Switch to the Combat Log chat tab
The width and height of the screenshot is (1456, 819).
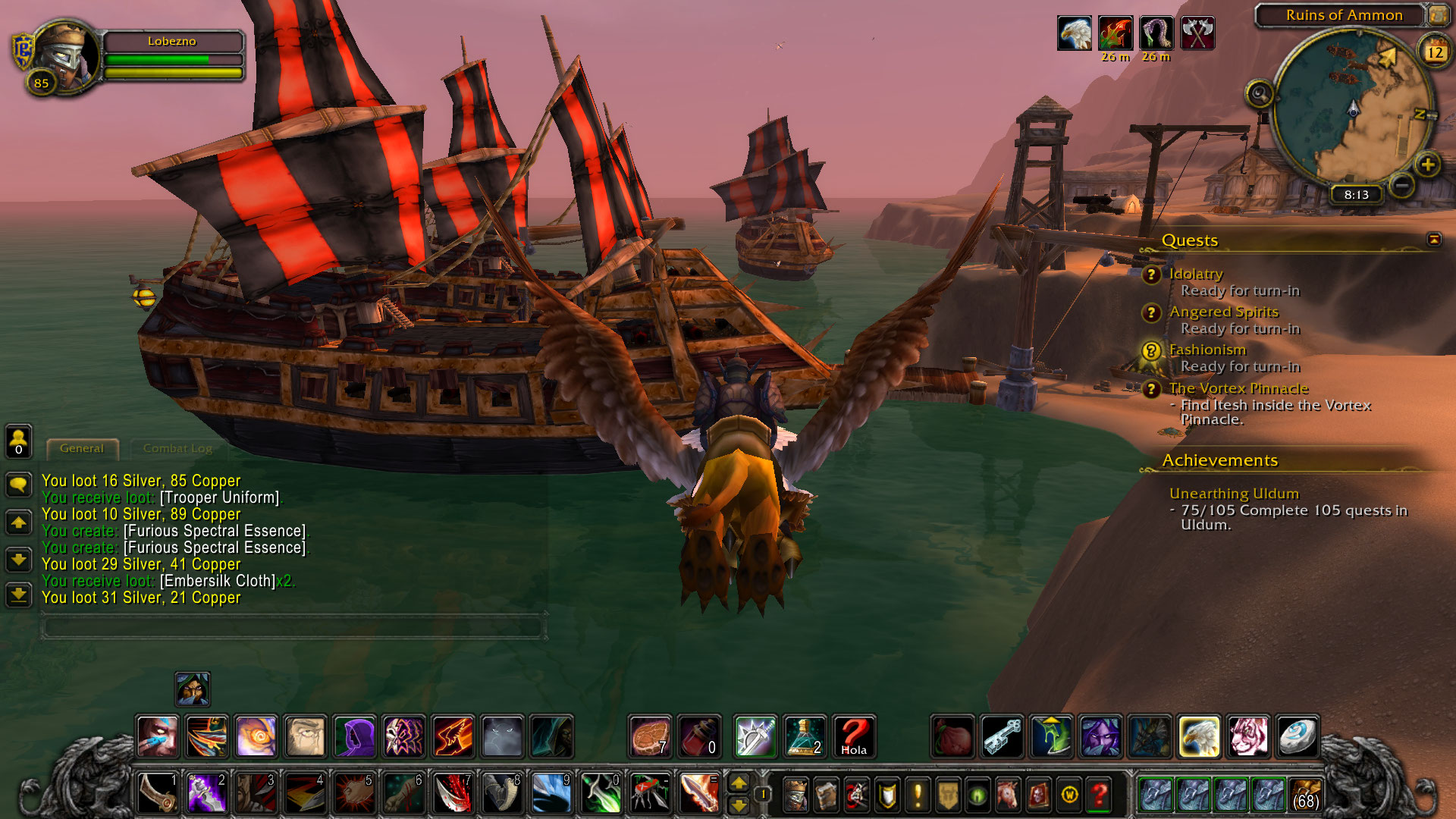click(x=177, y=448)
